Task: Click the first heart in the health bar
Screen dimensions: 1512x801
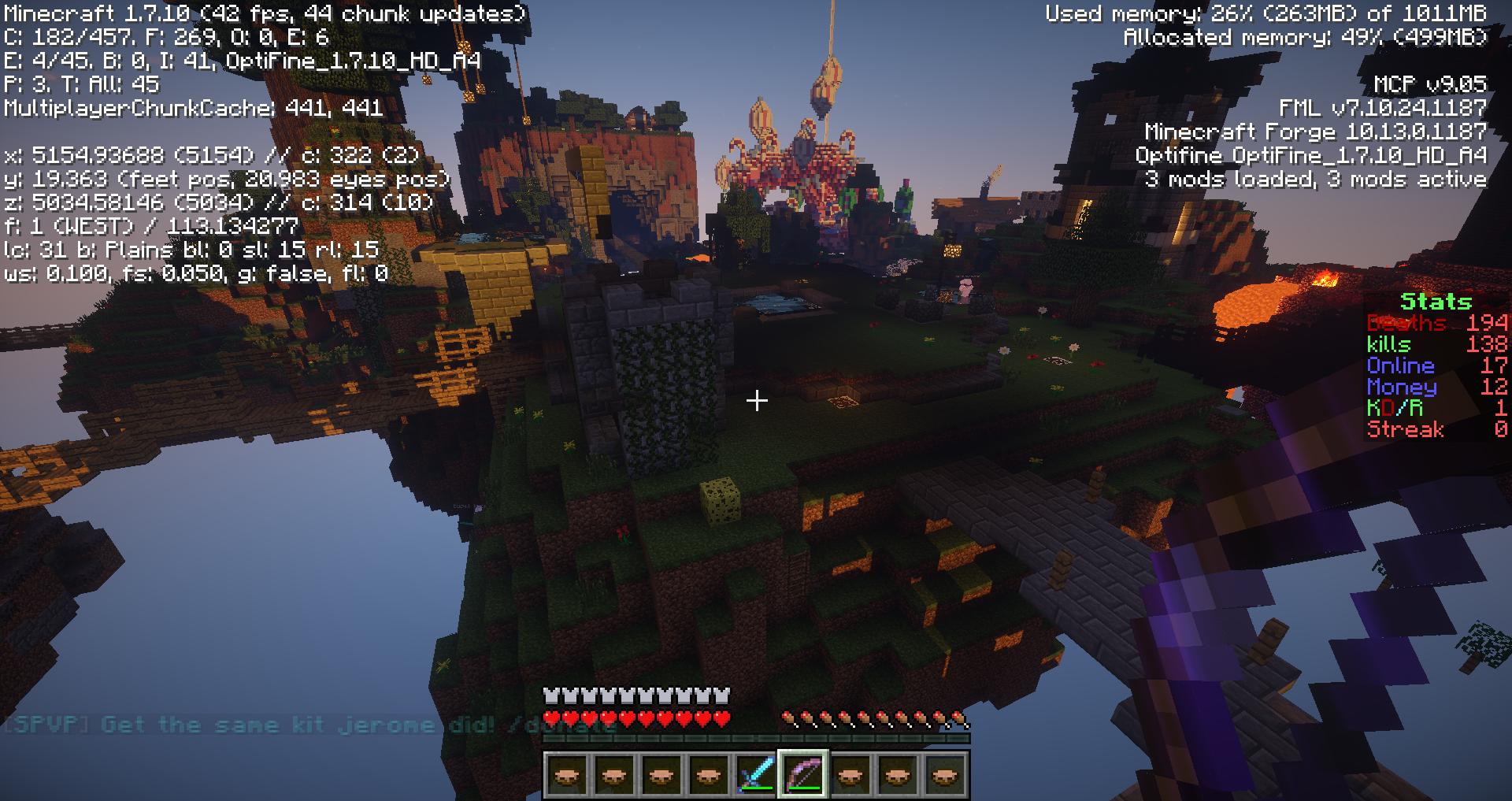Action: click(551, 718)
